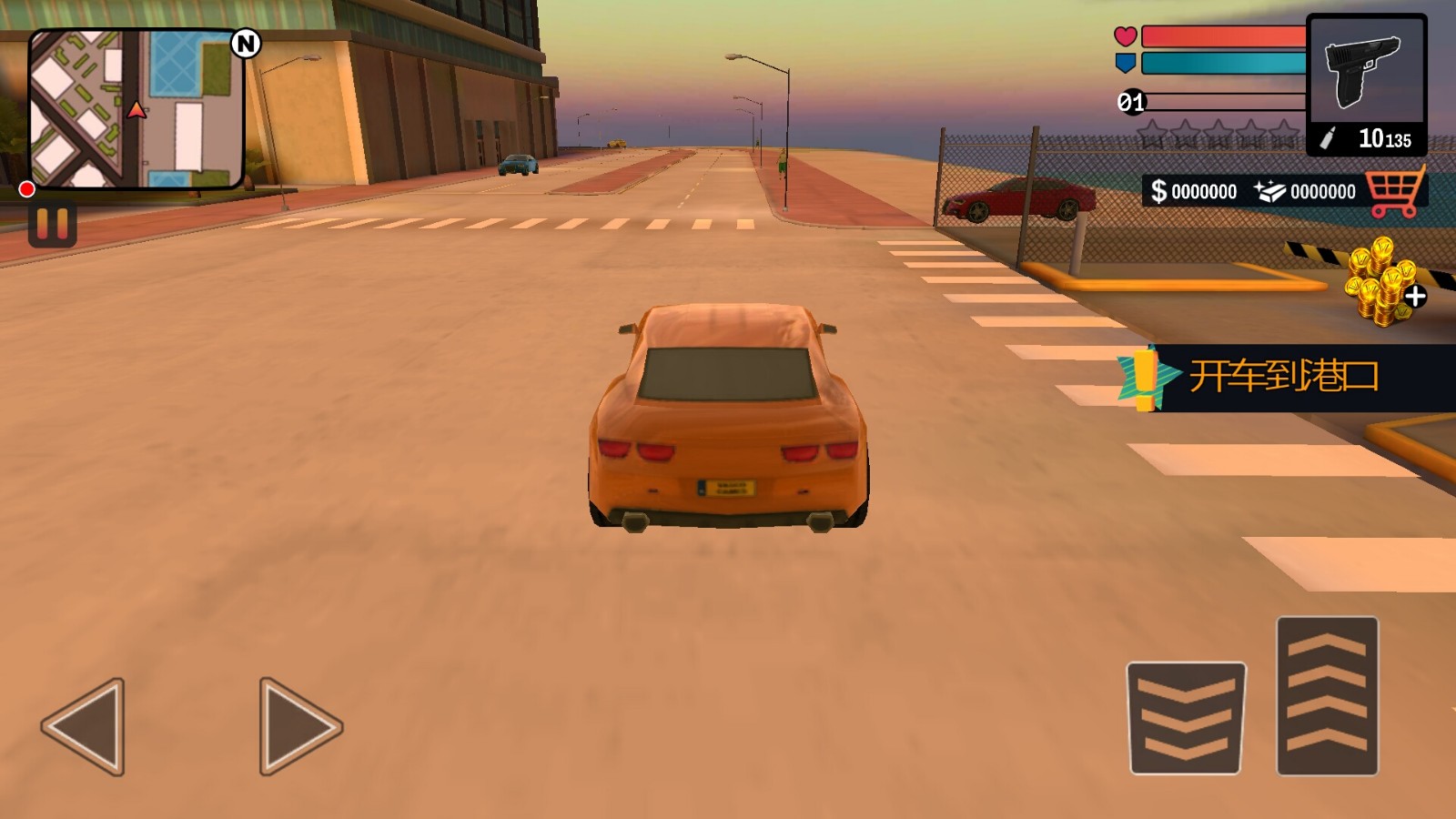Hit the accelerate pedal button
1456x819 pixels.
1327,695
